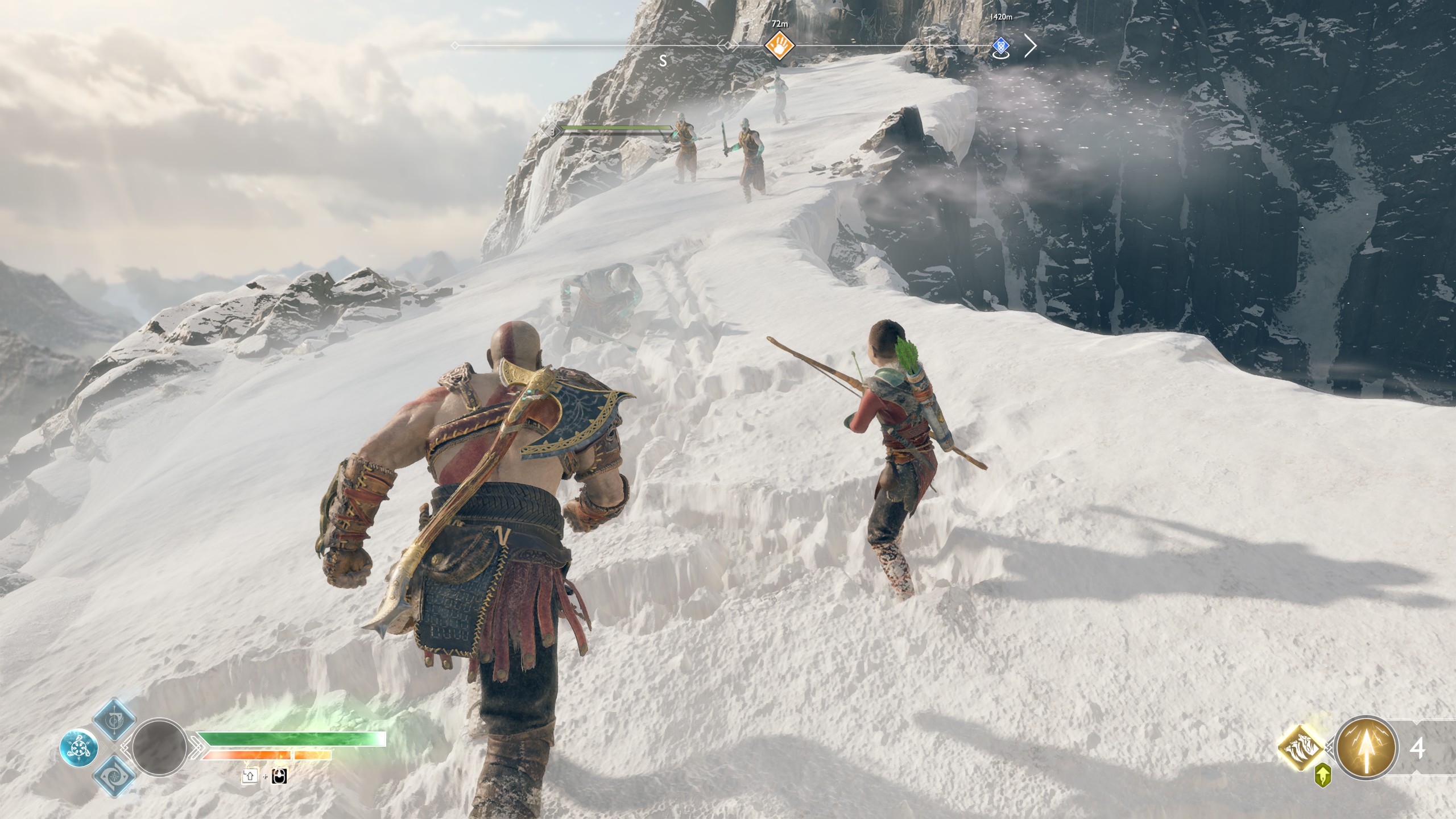The width and height of the screenshot is (1456, 819).
Task: Select the lower diamond runic attack icon
Action: click(114, 776)
